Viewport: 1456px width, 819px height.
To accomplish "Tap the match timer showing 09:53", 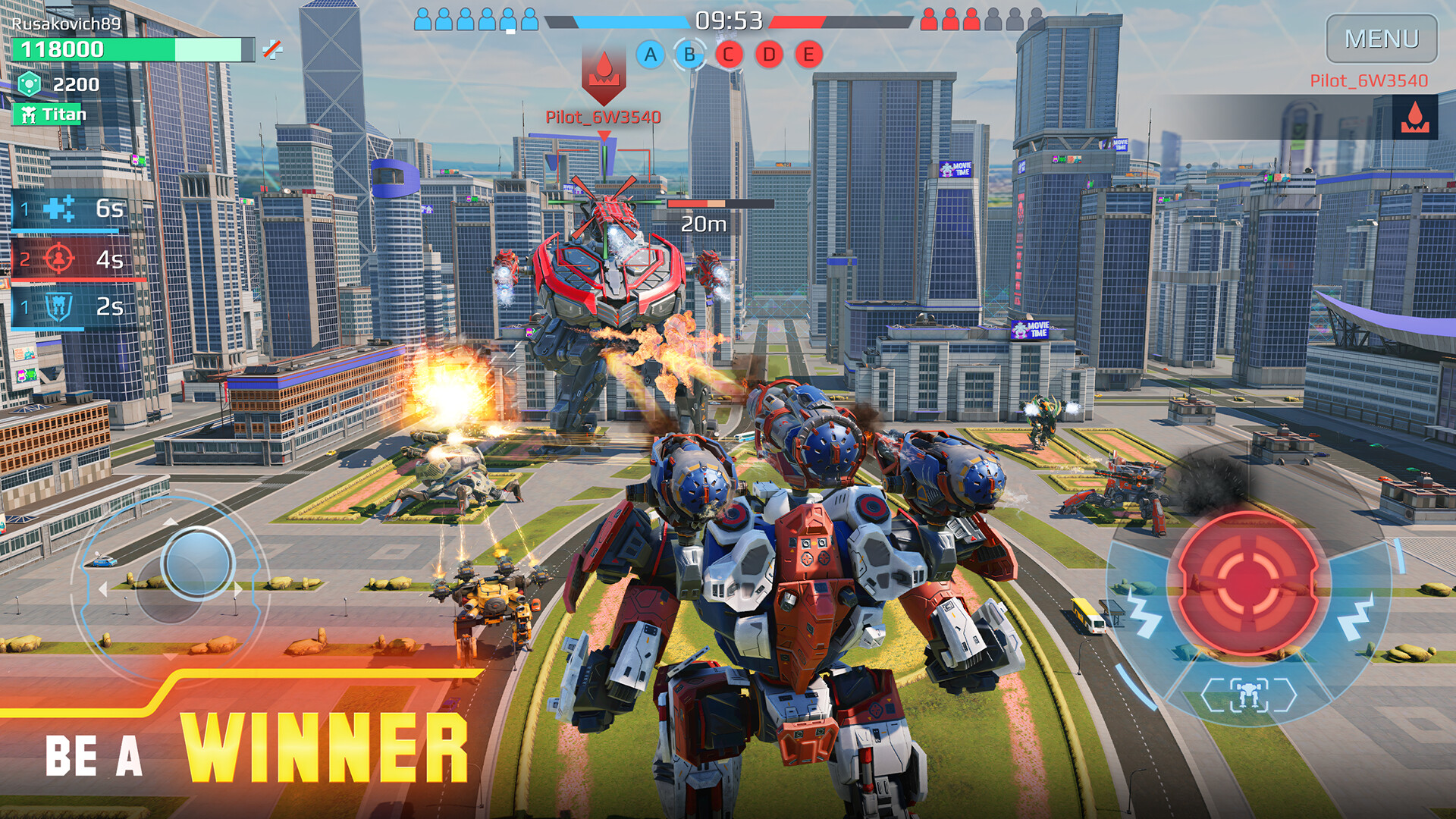I will 728,21.
